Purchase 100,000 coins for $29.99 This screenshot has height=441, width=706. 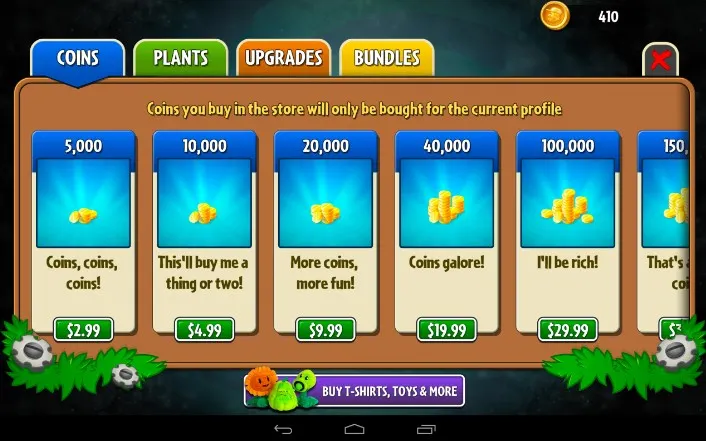coord(567,330)
